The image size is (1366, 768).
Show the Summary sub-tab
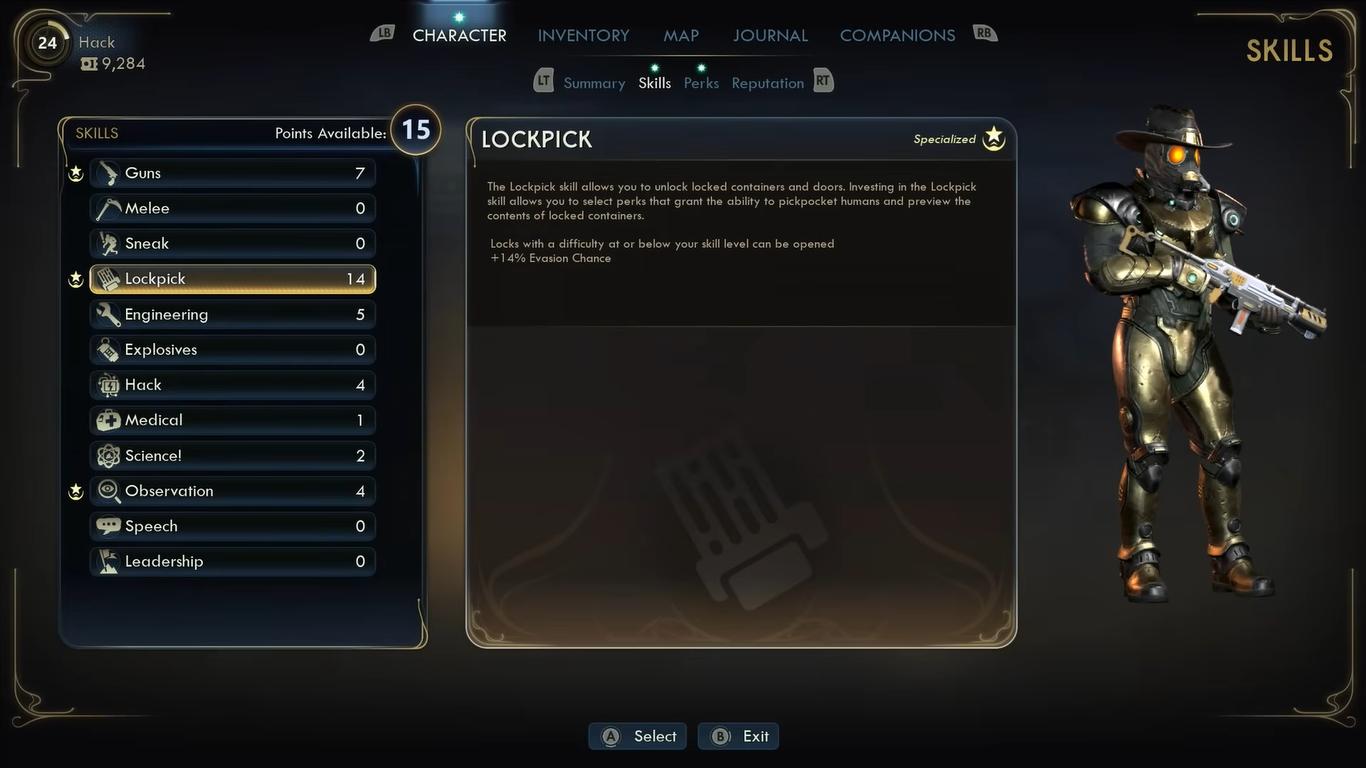[594, 83]
